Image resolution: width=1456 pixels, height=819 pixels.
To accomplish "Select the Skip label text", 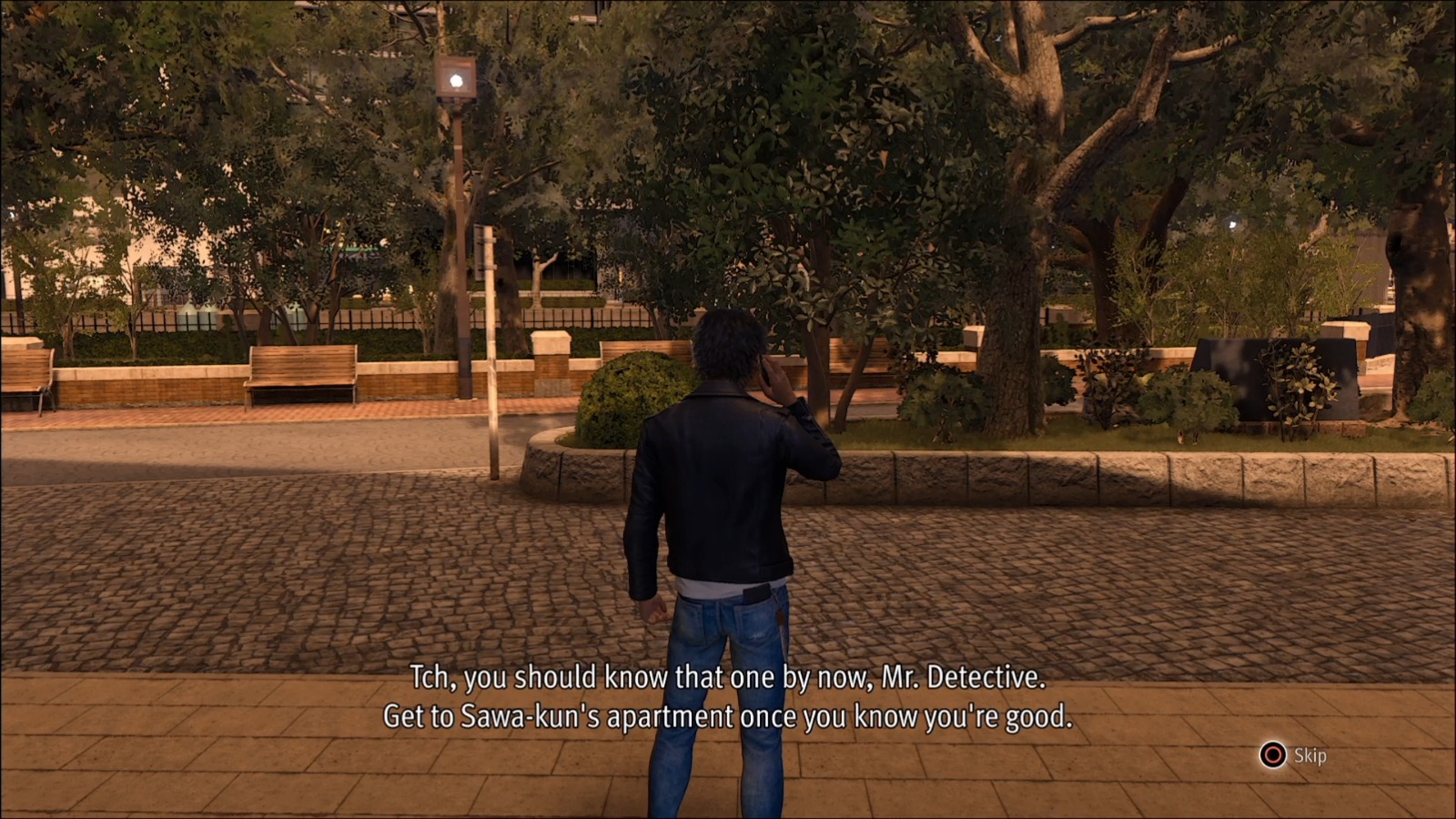I will tap(1309, 754).
